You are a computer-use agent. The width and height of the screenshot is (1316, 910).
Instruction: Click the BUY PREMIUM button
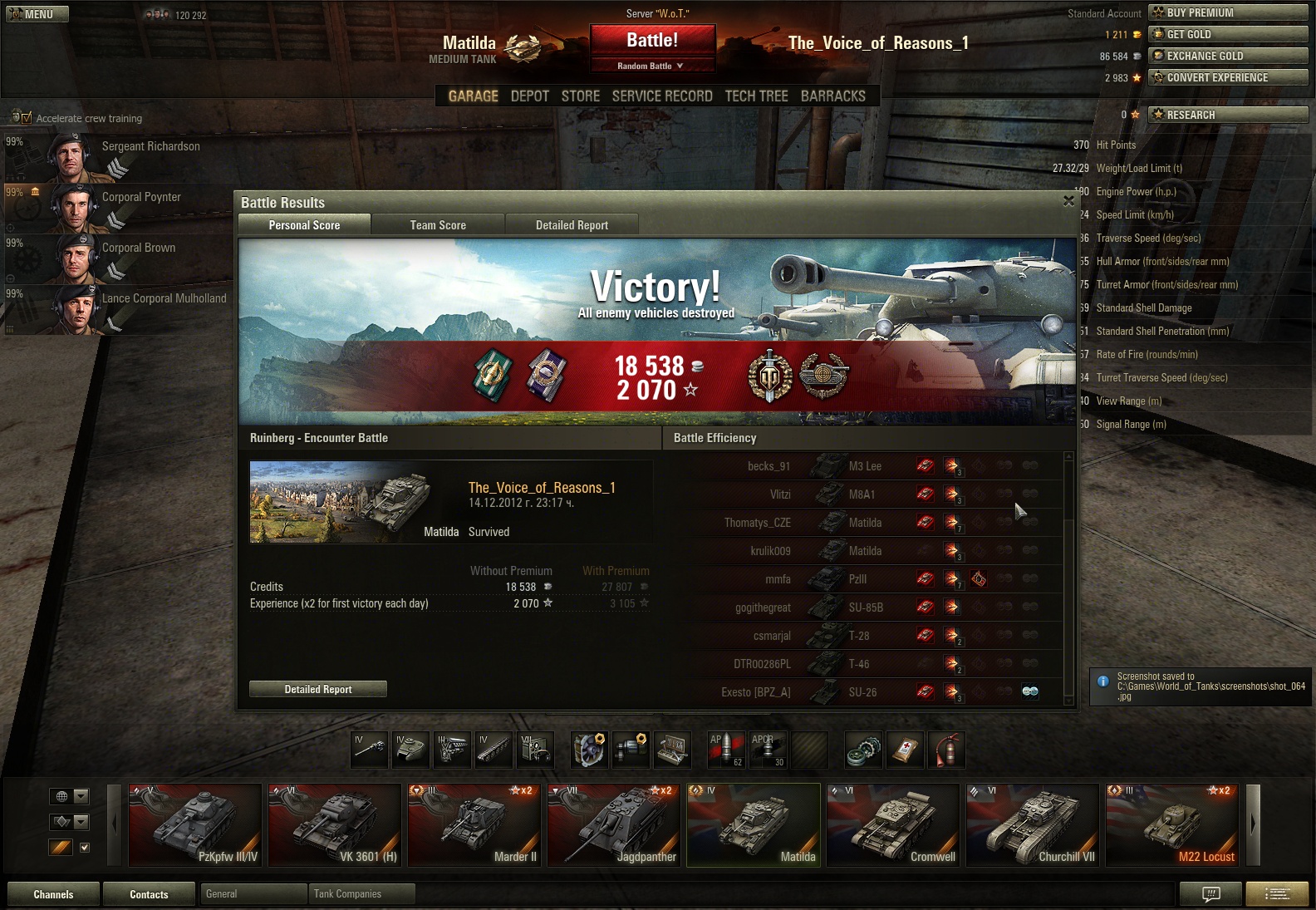(x=1228, y=12)
